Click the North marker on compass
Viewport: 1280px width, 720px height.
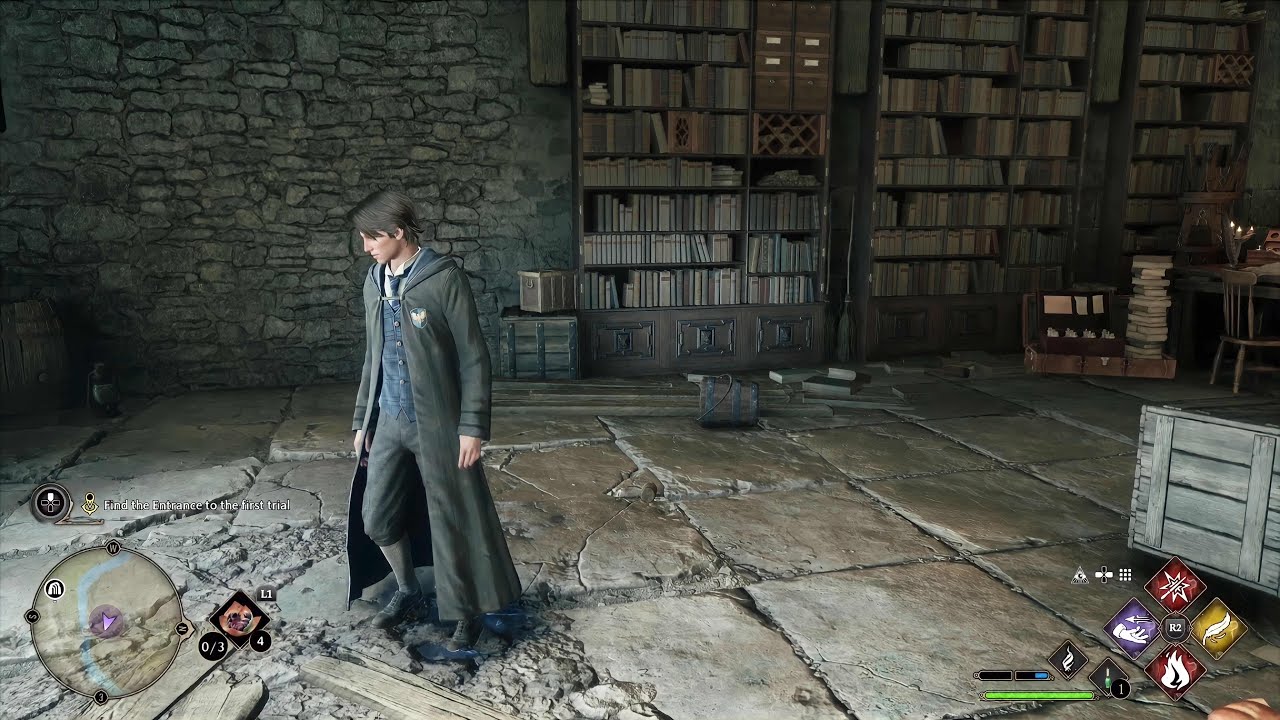[180, 627]
